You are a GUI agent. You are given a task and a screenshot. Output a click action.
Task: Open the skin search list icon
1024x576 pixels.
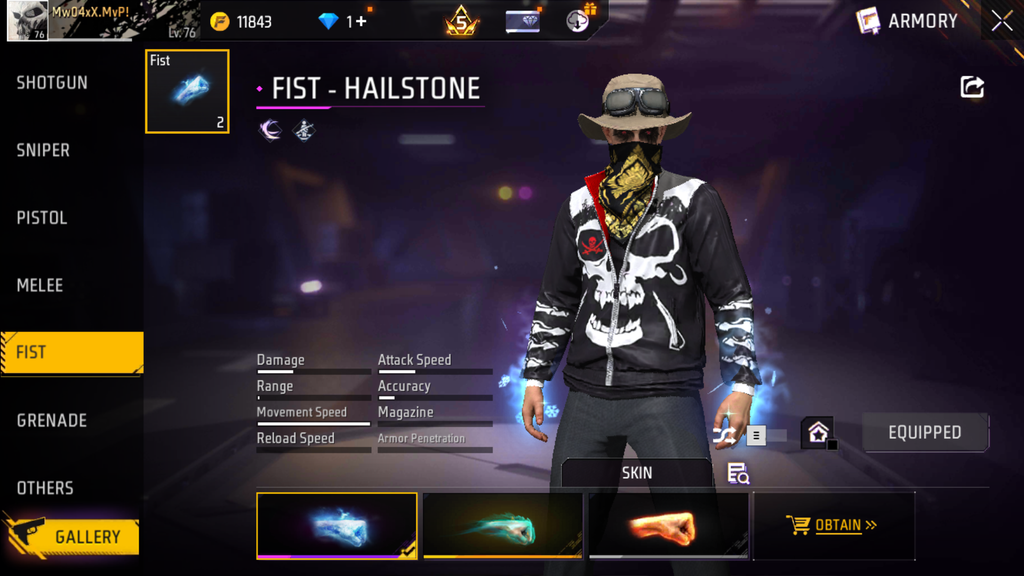pyautogui.click(x=738, y=474)
